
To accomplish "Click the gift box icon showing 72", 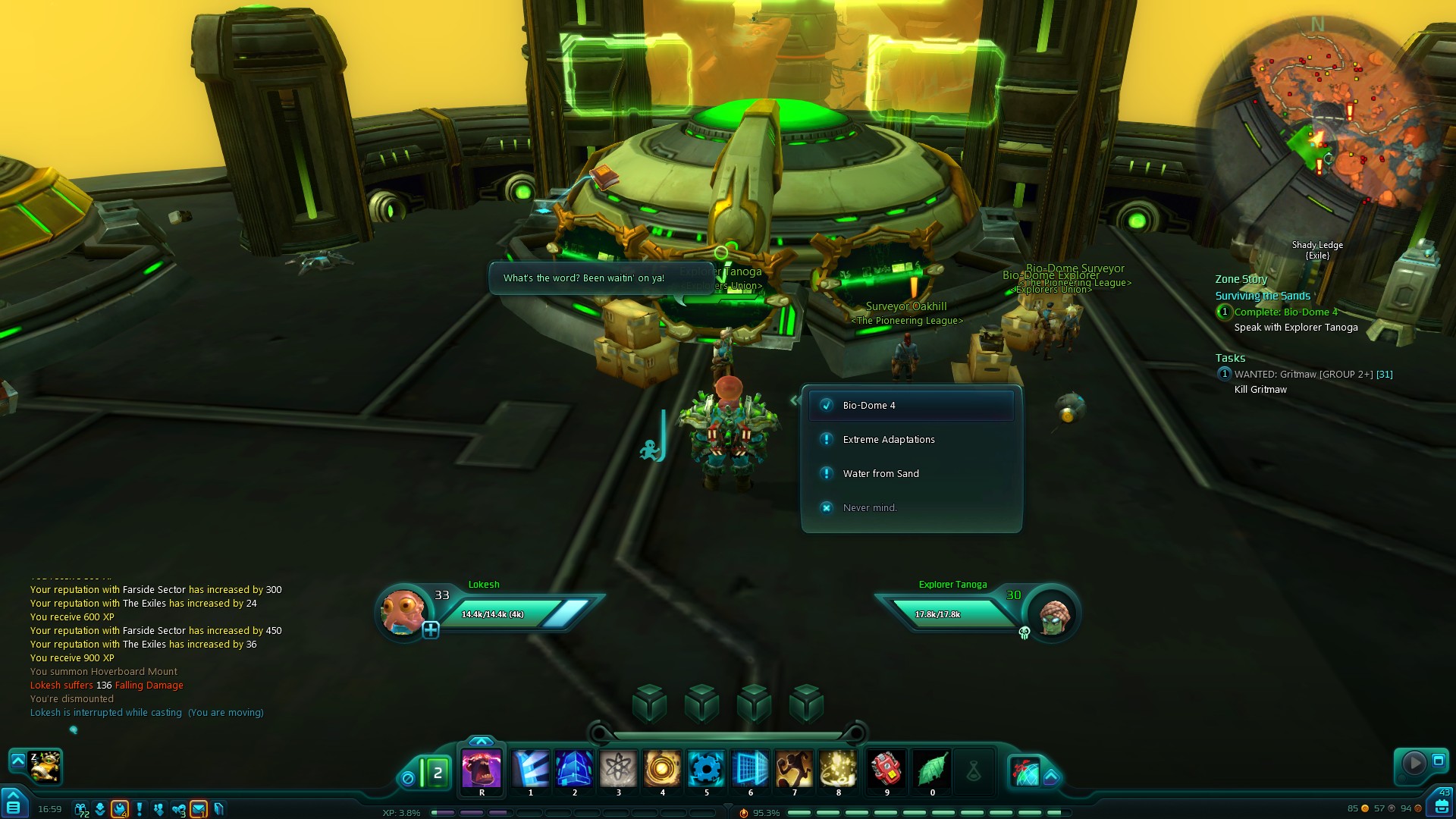I will click(x=80, y=809).
